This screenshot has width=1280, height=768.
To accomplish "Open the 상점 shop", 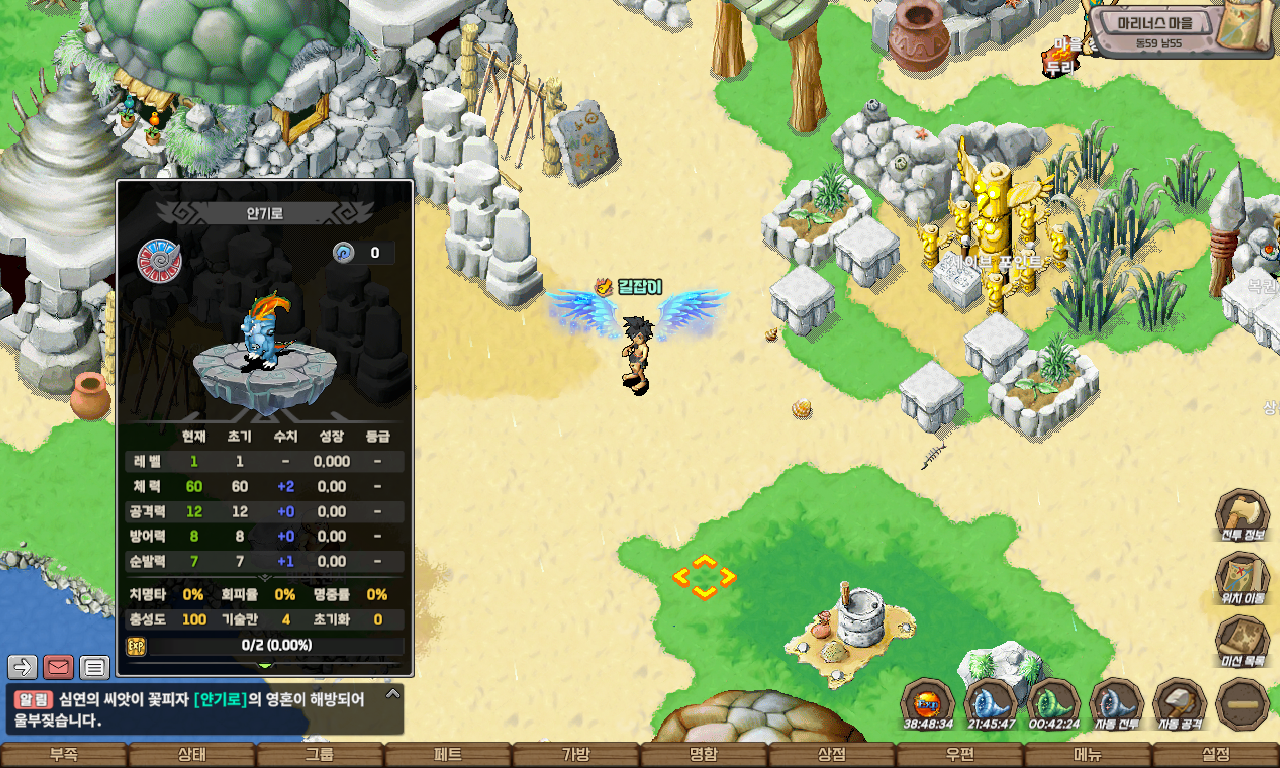I will 832,755.
